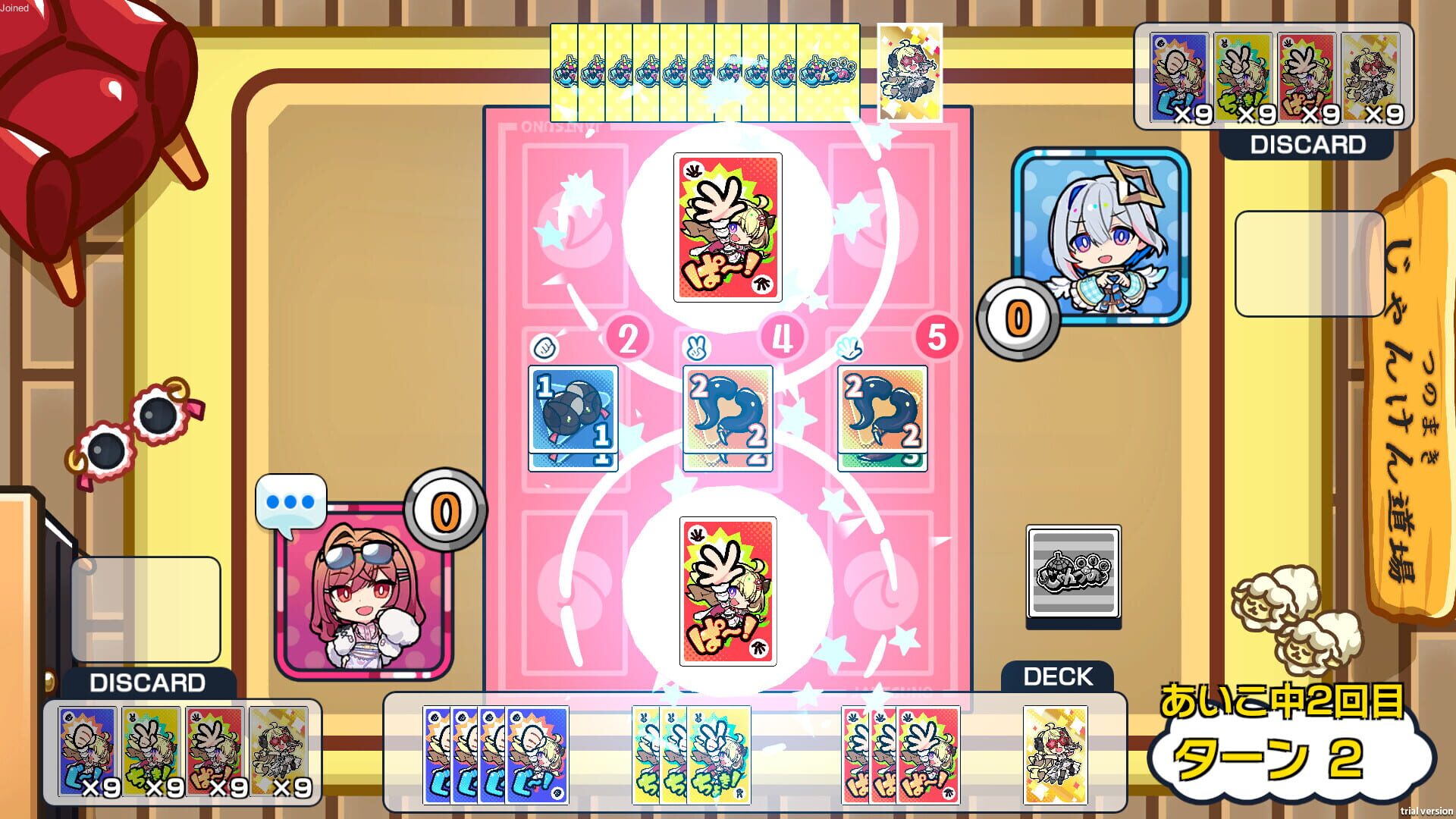Click the scissors card in the 4-point slot
Screen dimensions: 1456x819
(727, 416)
